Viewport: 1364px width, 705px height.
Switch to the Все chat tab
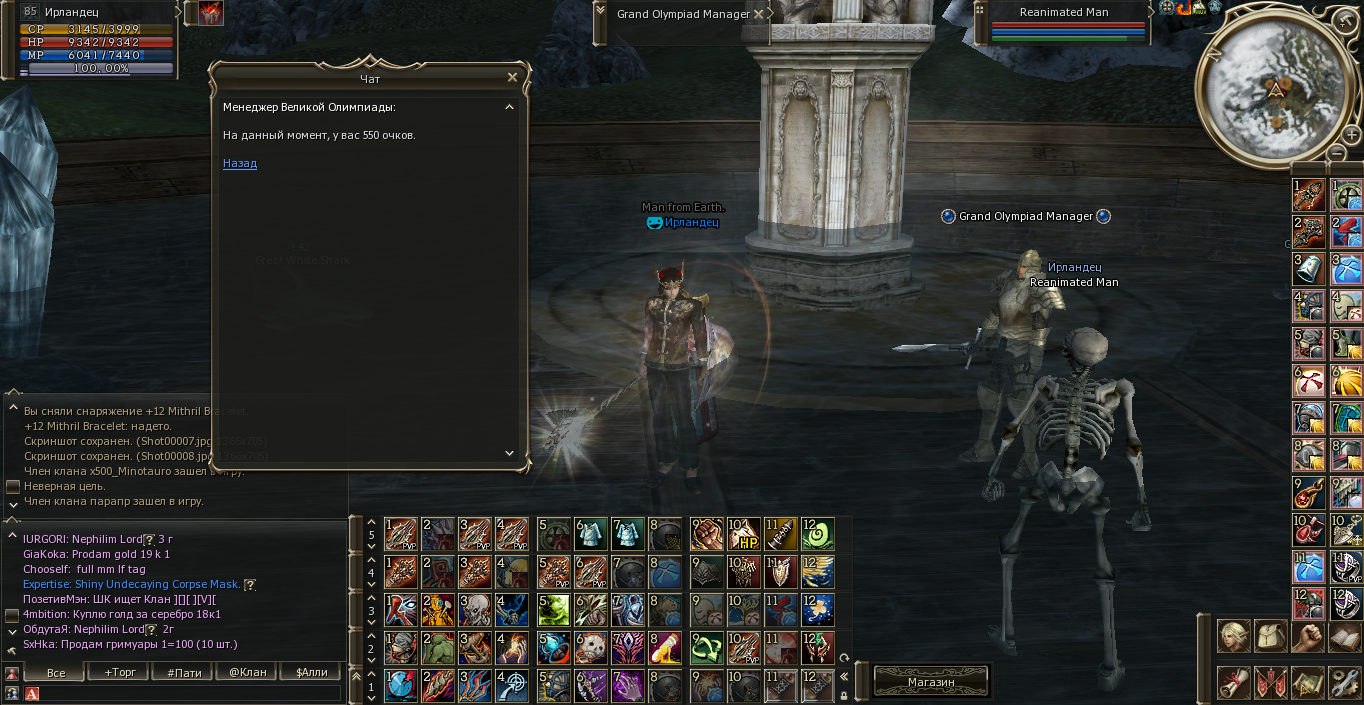tap(56, 672)
